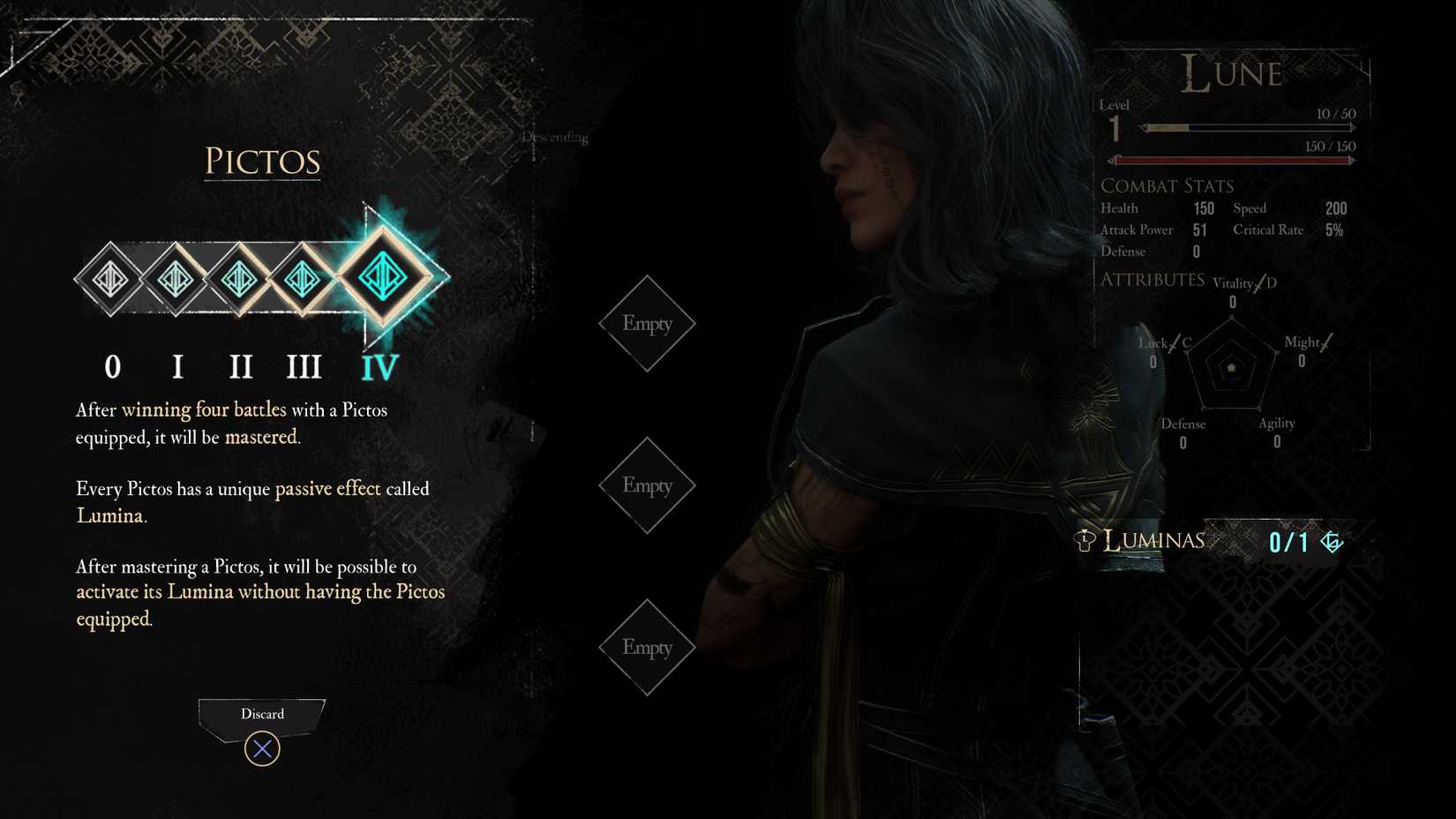Screen dimensions: 1456x819
Task: Click the Discard button
Action: (261, 714)
